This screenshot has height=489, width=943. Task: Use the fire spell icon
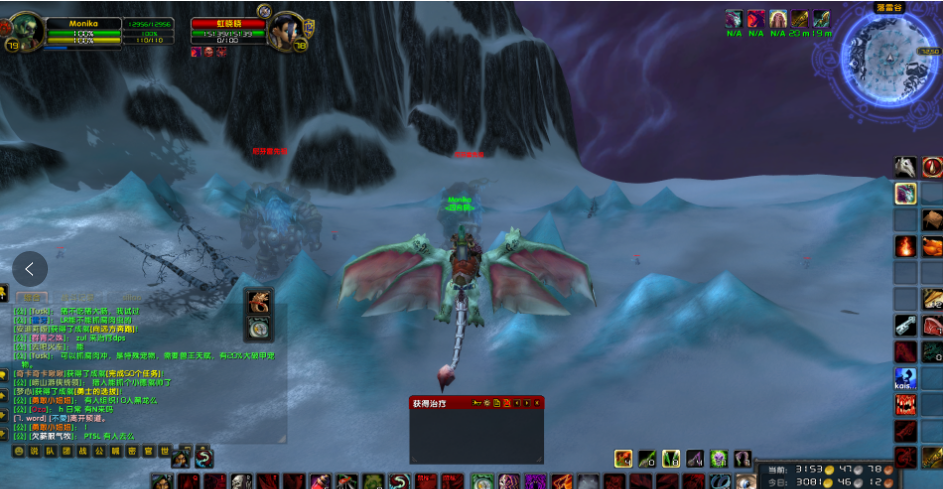(x=905, y=246)
